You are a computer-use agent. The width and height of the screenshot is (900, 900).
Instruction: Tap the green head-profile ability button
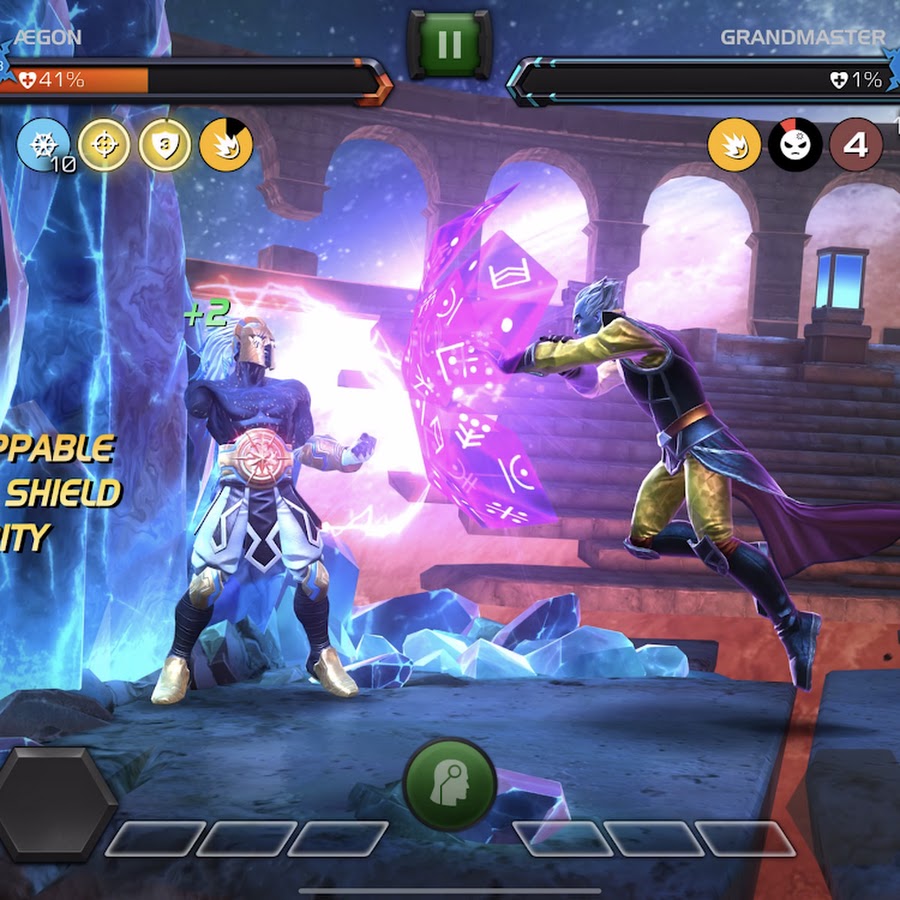coord(449,783)
